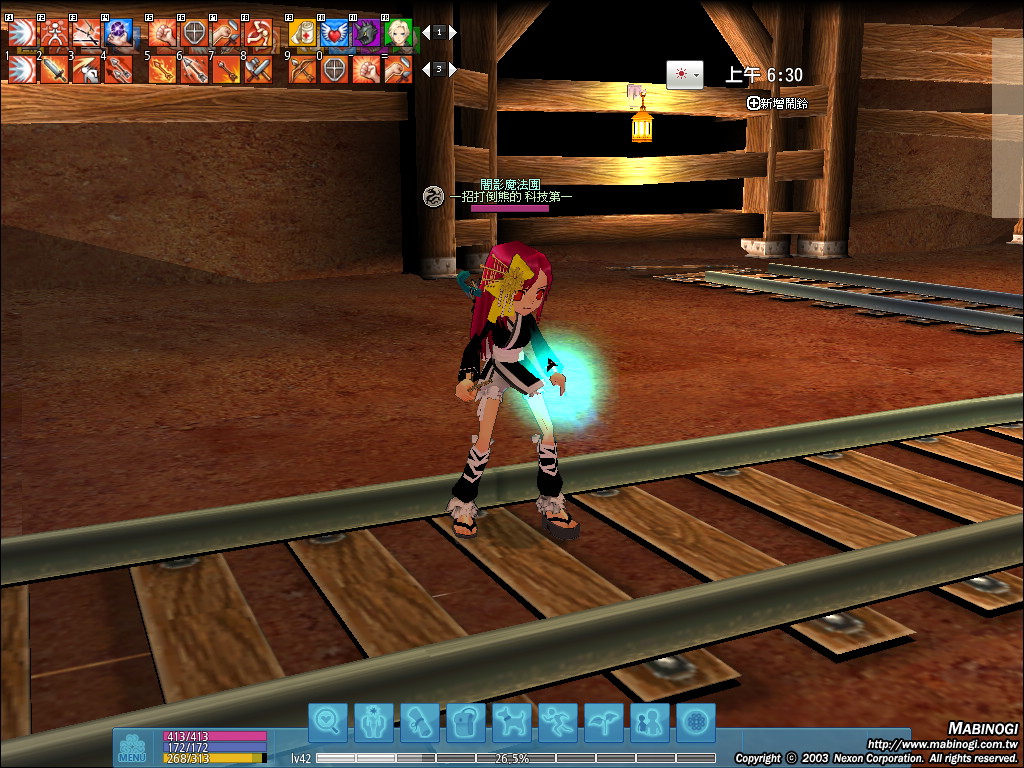Image resolution: width=1024 pixels, height=768 pixels.
Task: Select the dark beast head skill icon
Action: (366, 33)
